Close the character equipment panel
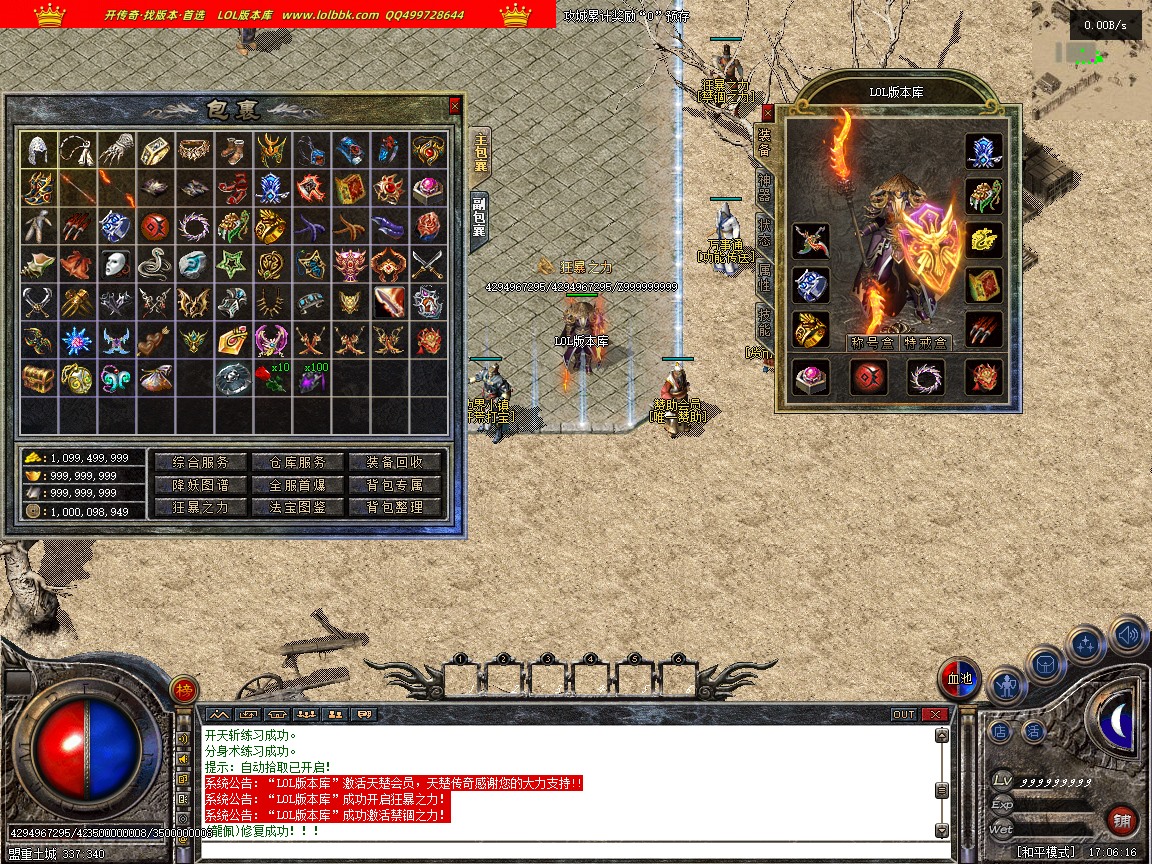This screenshot has height=864, width=1152. [768, 112]
